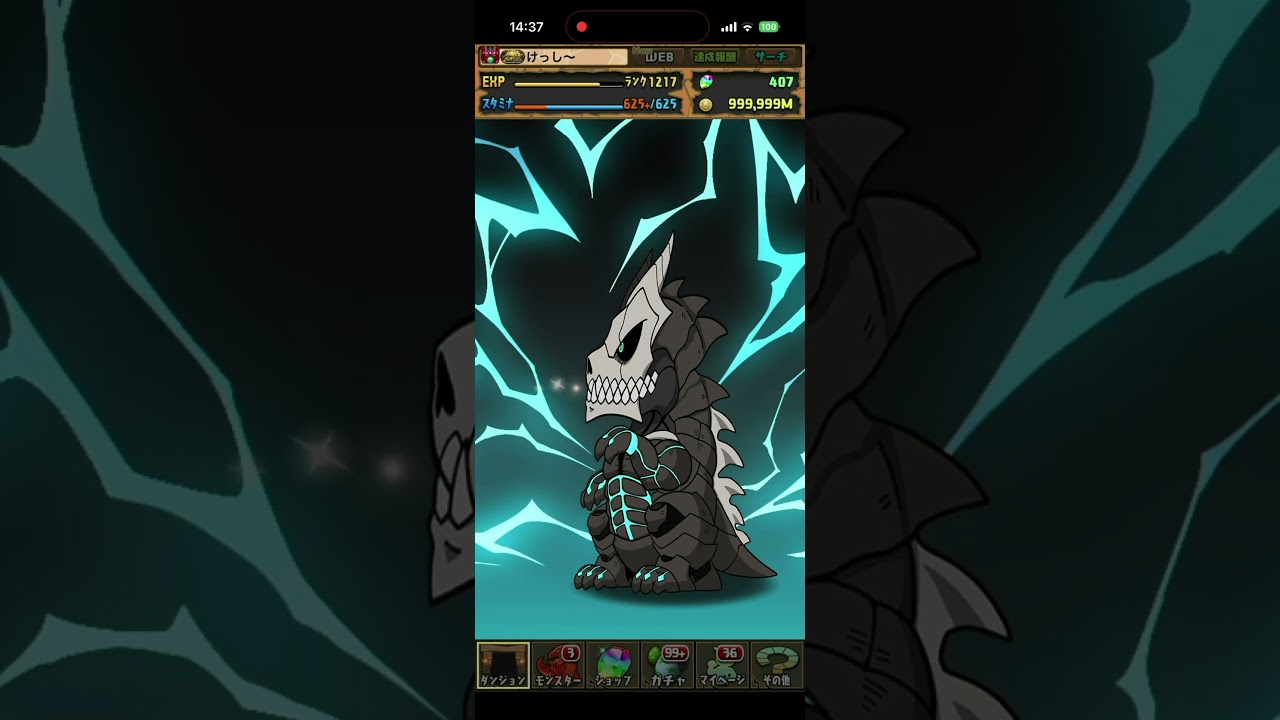
Task: Open the player name banner けっし～
Action: (553, 57)
